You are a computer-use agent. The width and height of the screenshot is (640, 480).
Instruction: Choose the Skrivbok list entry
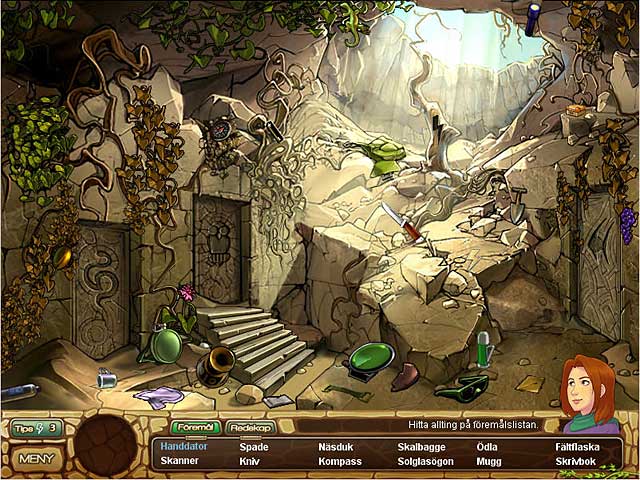click(575, 462)
